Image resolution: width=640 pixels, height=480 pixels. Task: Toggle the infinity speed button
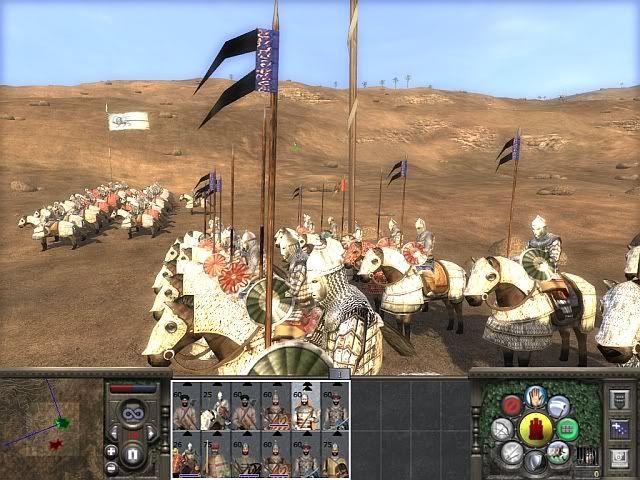coord(135,411)
